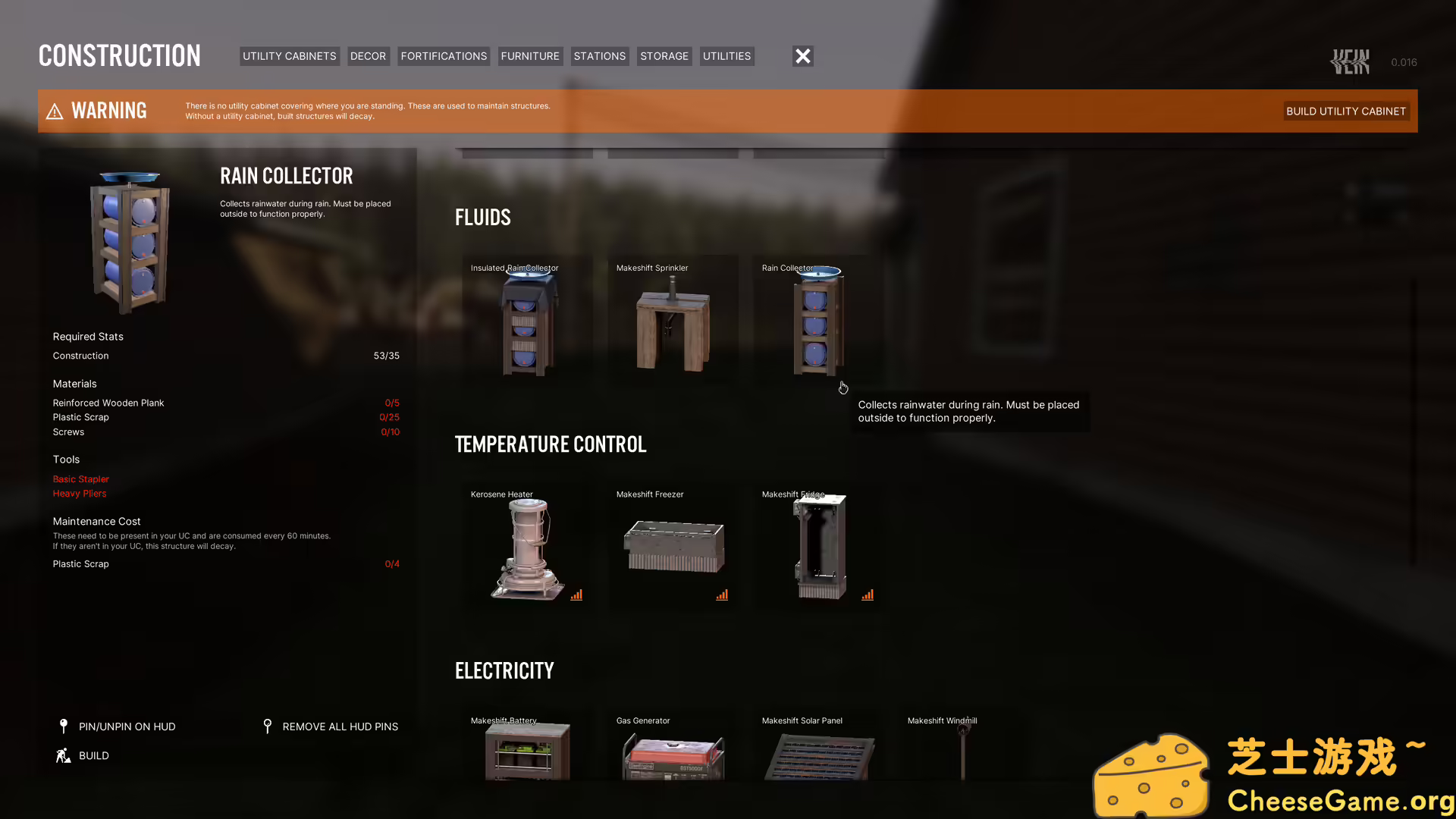1456x819 pixels.
Task: Click the warning triangle icon in the banner
Action: (55, 111)
